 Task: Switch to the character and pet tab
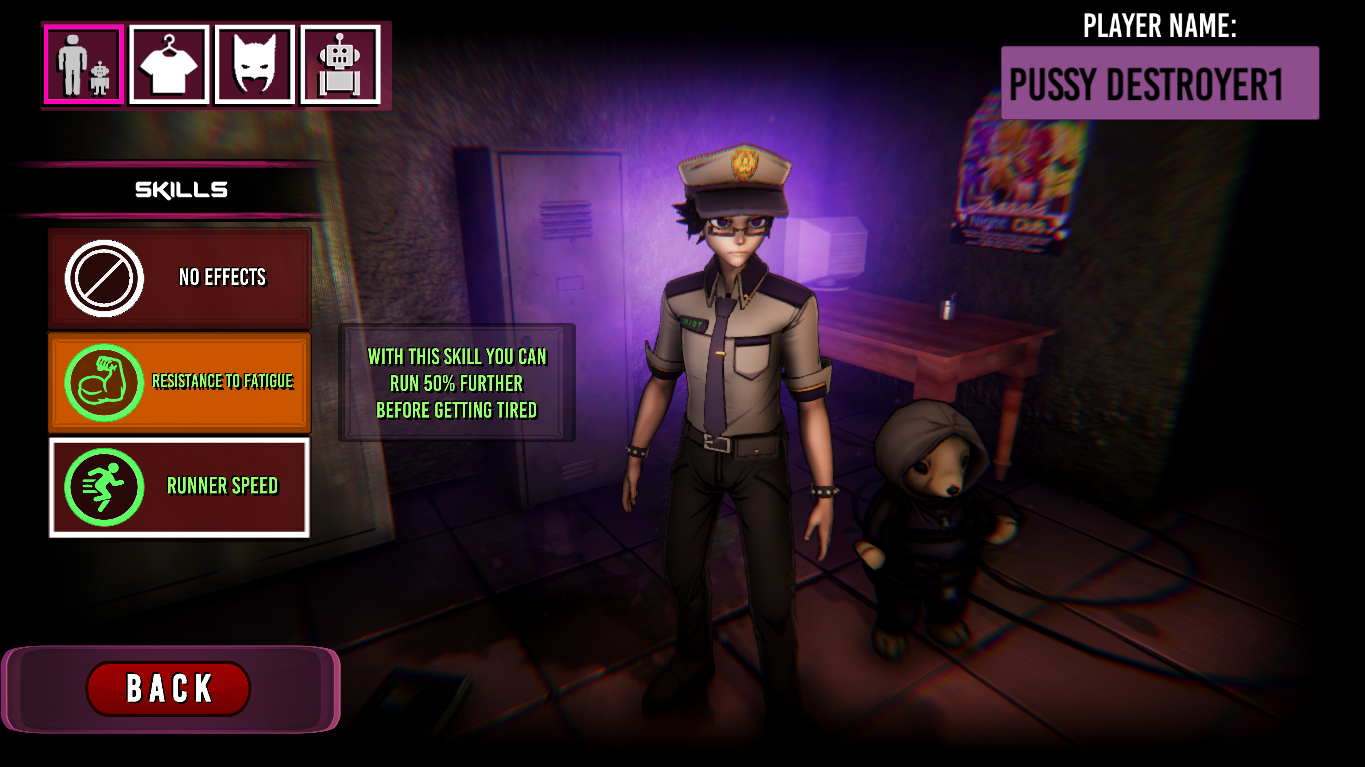click(83, 65)
